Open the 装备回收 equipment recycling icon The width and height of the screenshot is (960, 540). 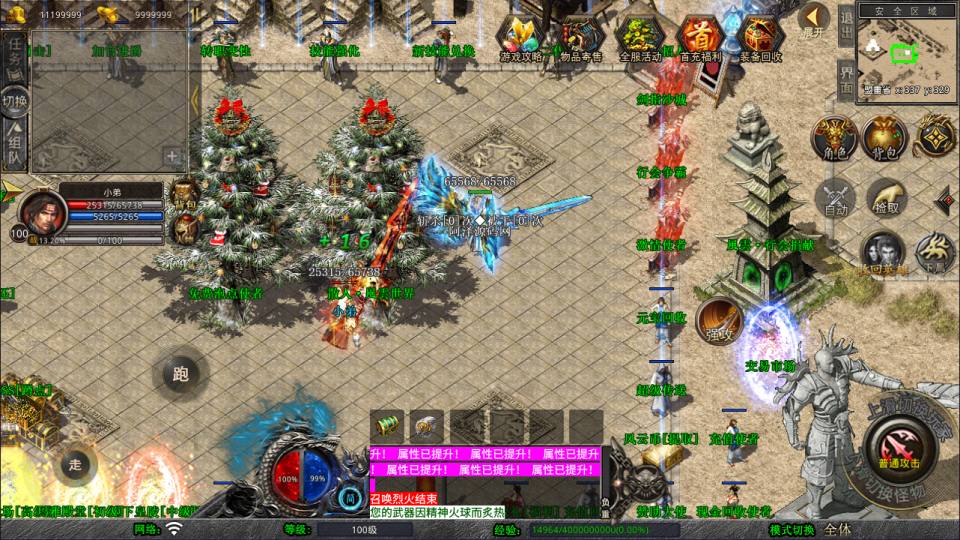760,40
